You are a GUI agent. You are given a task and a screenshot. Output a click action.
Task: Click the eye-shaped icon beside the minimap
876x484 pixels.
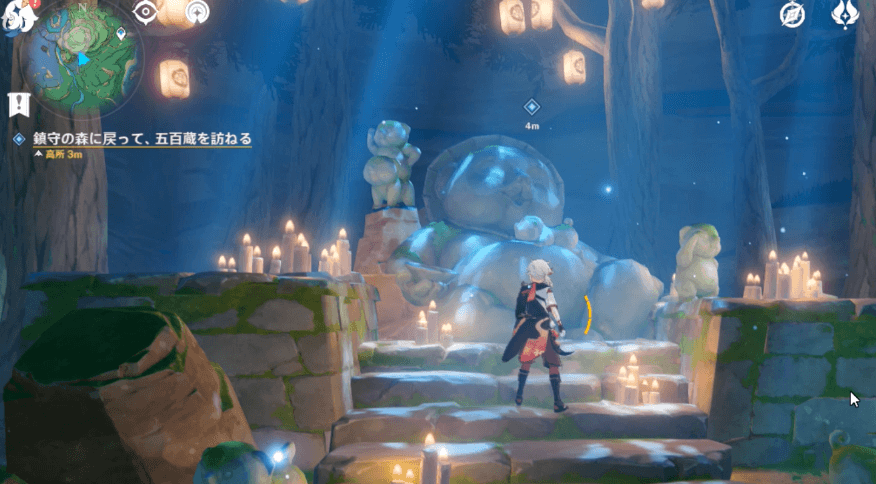[x=147, y=12]
